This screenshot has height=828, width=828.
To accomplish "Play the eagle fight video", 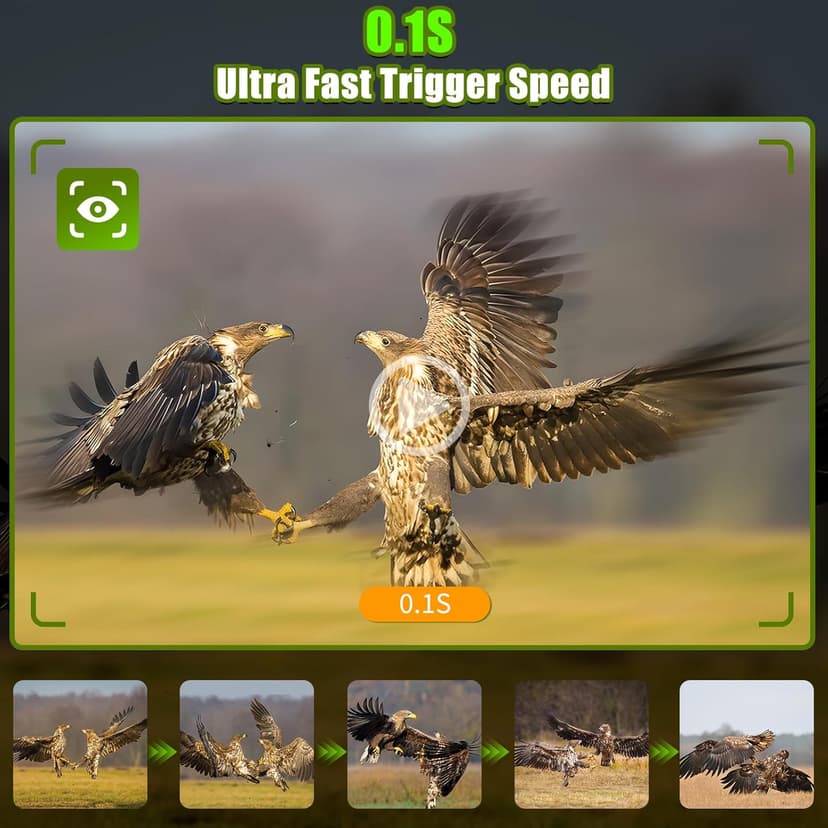I will click(x=418, y=405).
